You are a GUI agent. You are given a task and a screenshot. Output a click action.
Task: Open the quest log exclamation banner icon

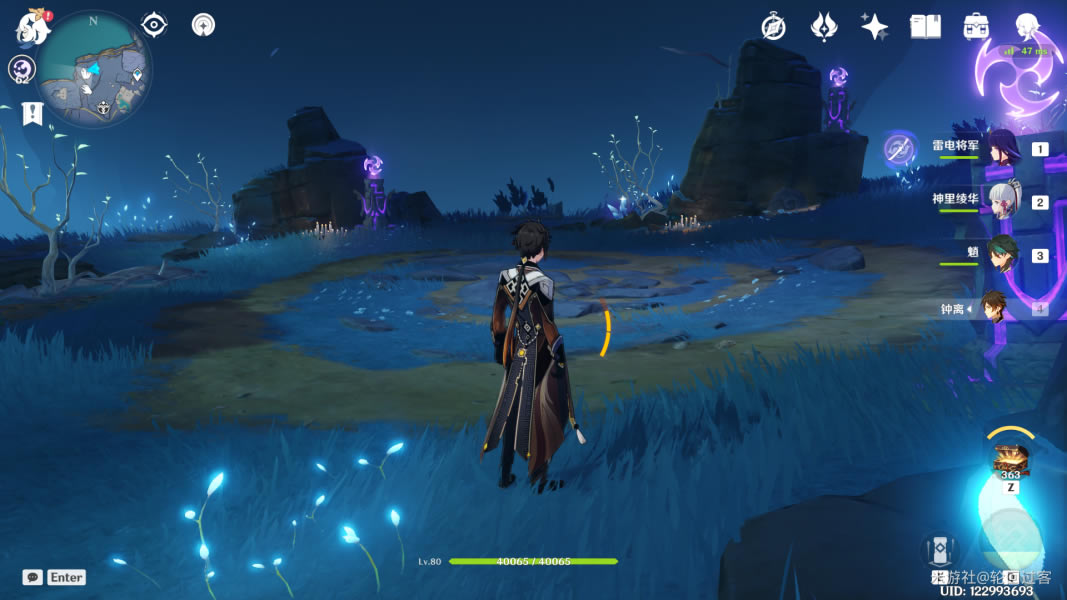tap(33, 113)
